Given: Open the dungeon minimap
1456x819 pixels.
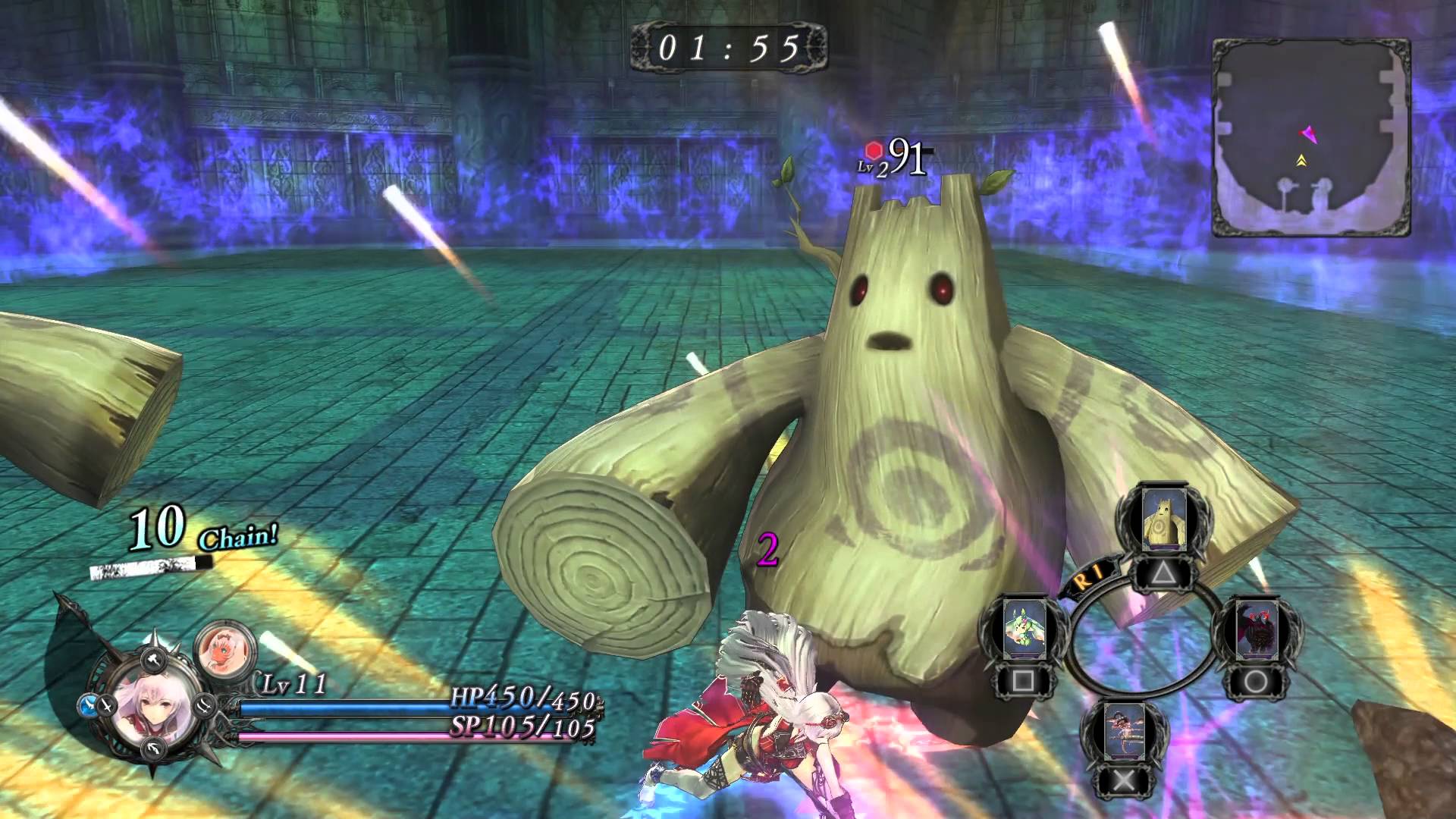Looking at the screenshot, I should (x=1310, y=138).
